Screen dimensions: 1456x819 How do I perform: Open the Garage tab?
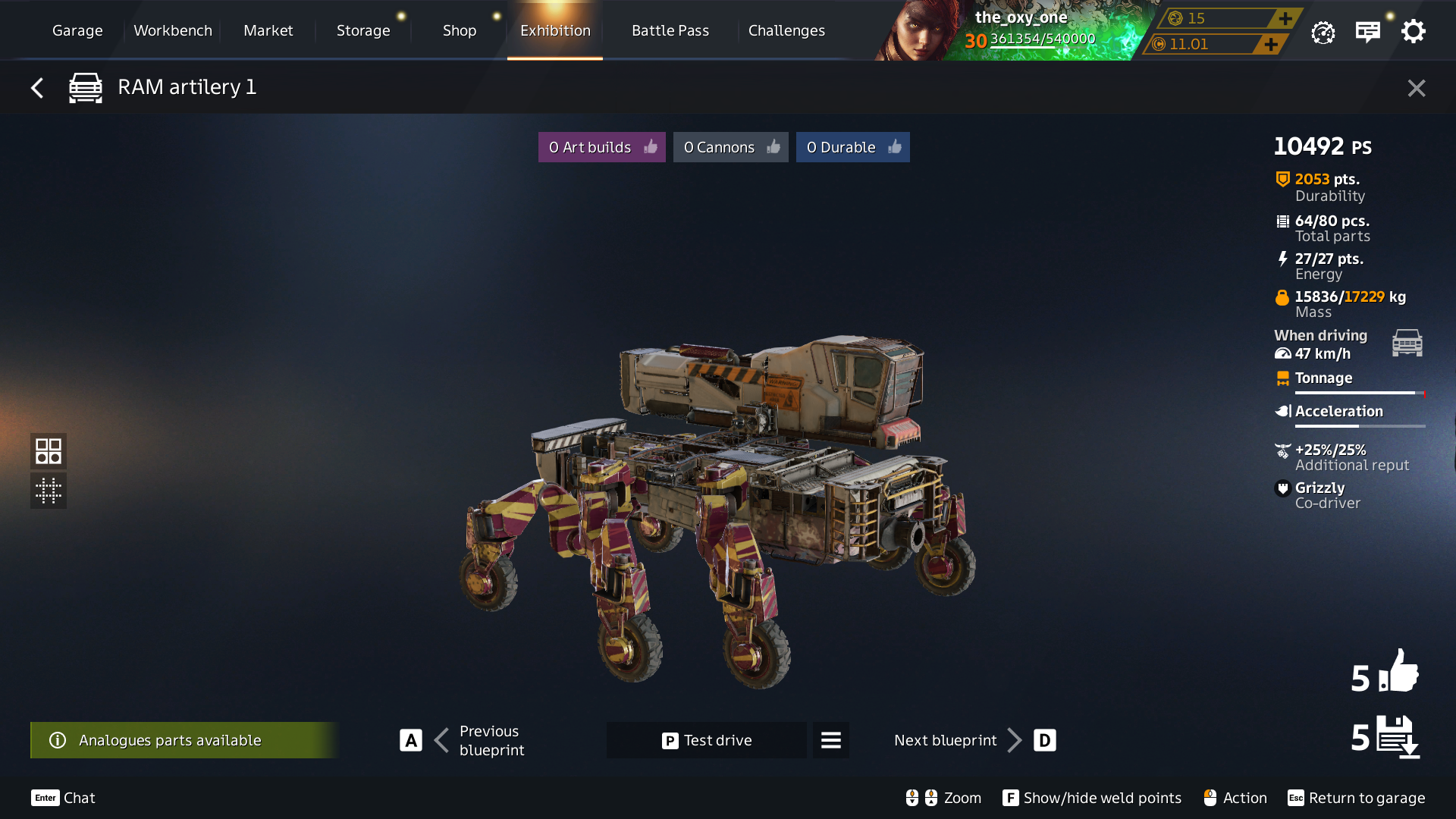click(x=77, y=30)
